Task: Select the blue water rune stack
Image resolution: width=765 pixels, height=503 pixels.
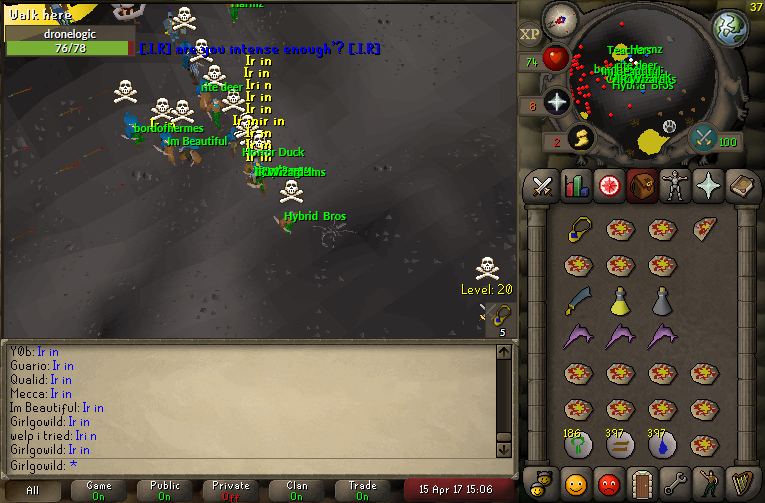Action: click(662, 444)
